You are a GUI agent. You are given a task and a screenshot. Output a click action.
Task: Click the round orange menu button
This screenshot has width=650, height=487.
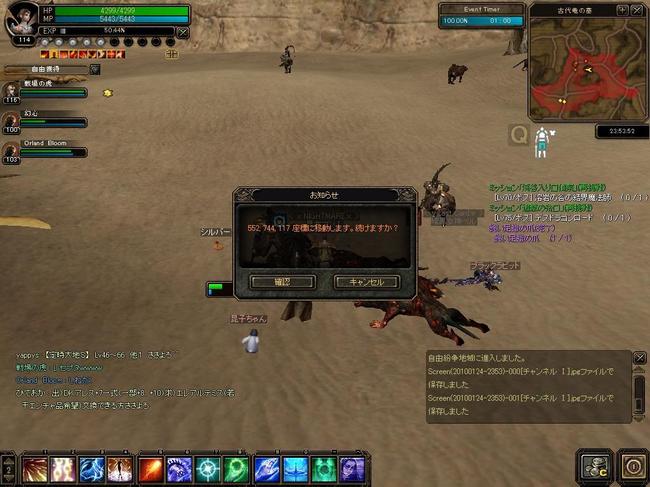(x=632, y=464)
